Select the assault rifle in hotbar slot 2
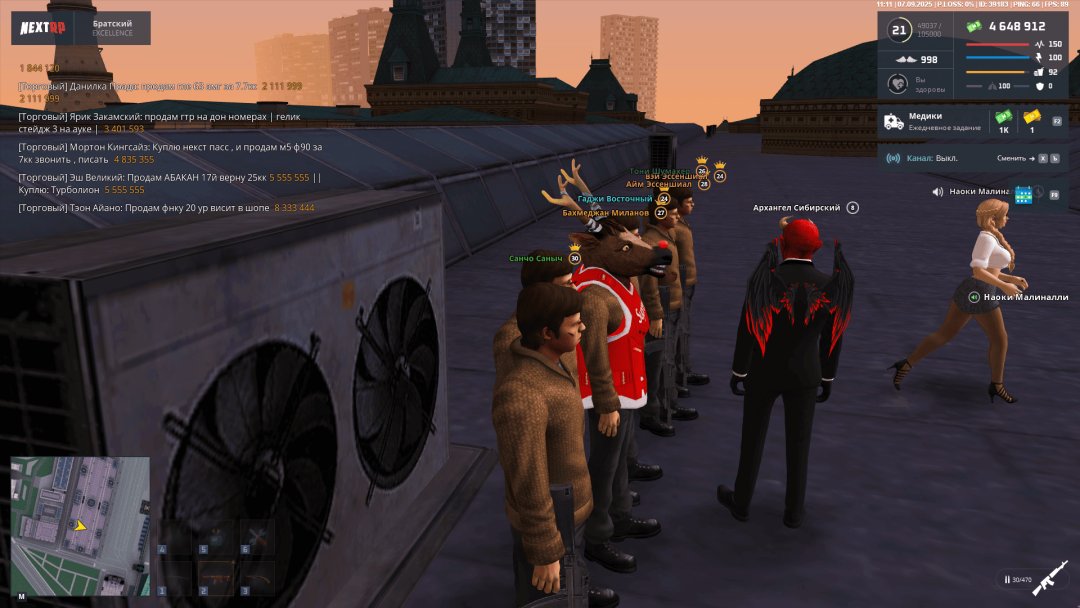Viewport: 1080px width, 608px height. click(x=216, y=577)
